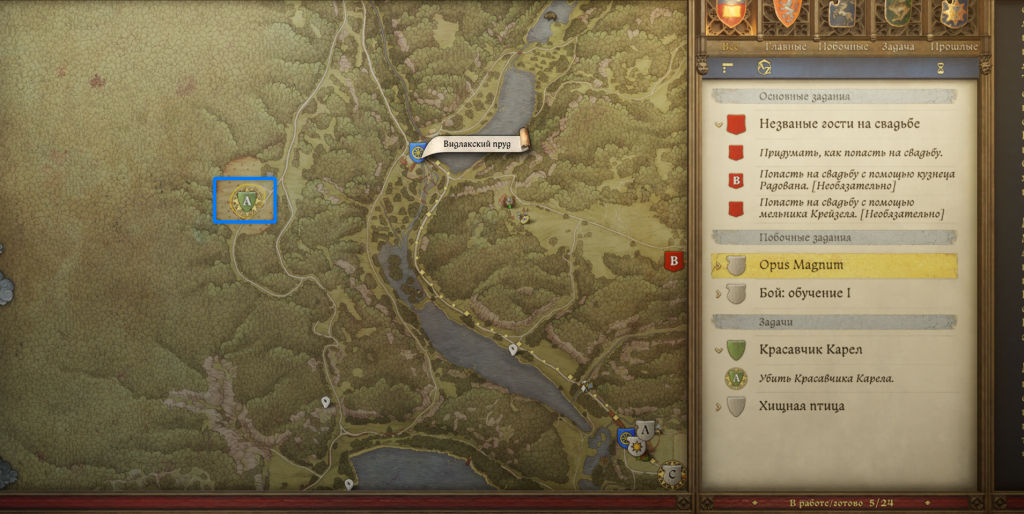Click the list grouping sort icon
This screenshot has height=514, width=1024.
click(x=728, y=68)
